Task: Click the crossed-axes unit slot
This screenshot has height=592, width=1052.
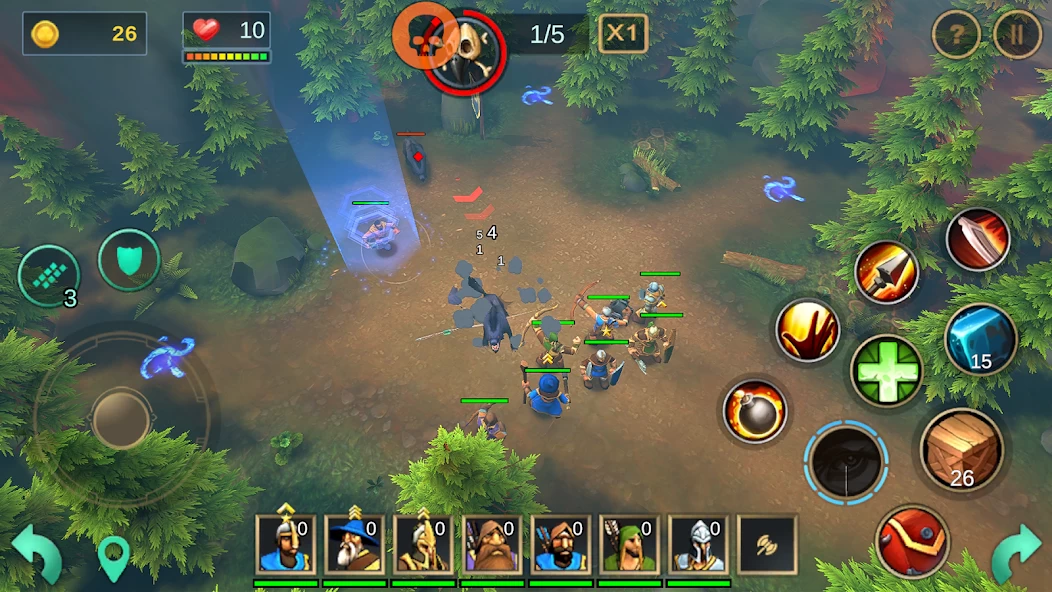Action: [x=767, y=545]
